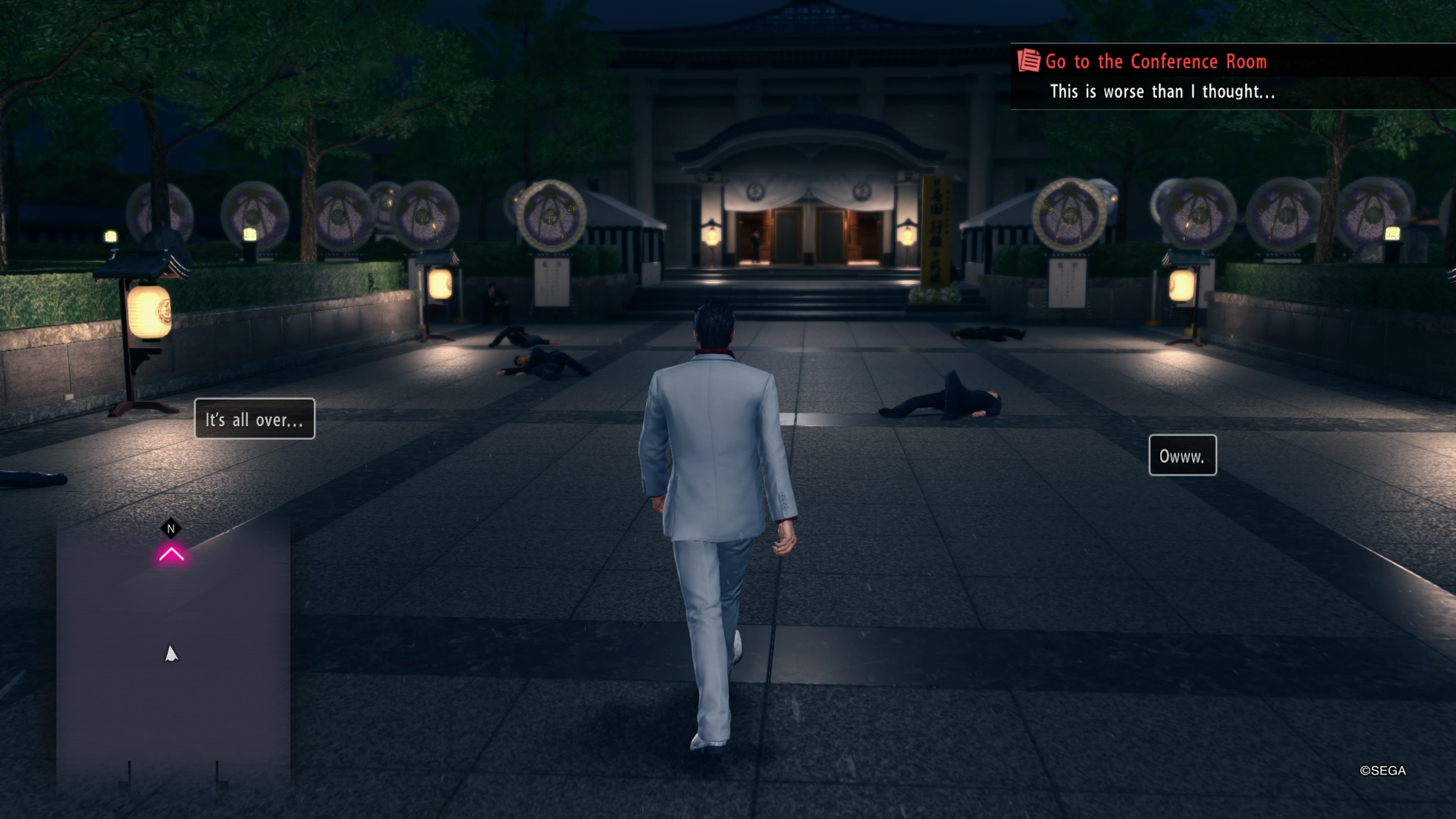Expand the 'Owww.' speech bubble
Viewport: 1456px width, 819px height.
coord(1183,455)
